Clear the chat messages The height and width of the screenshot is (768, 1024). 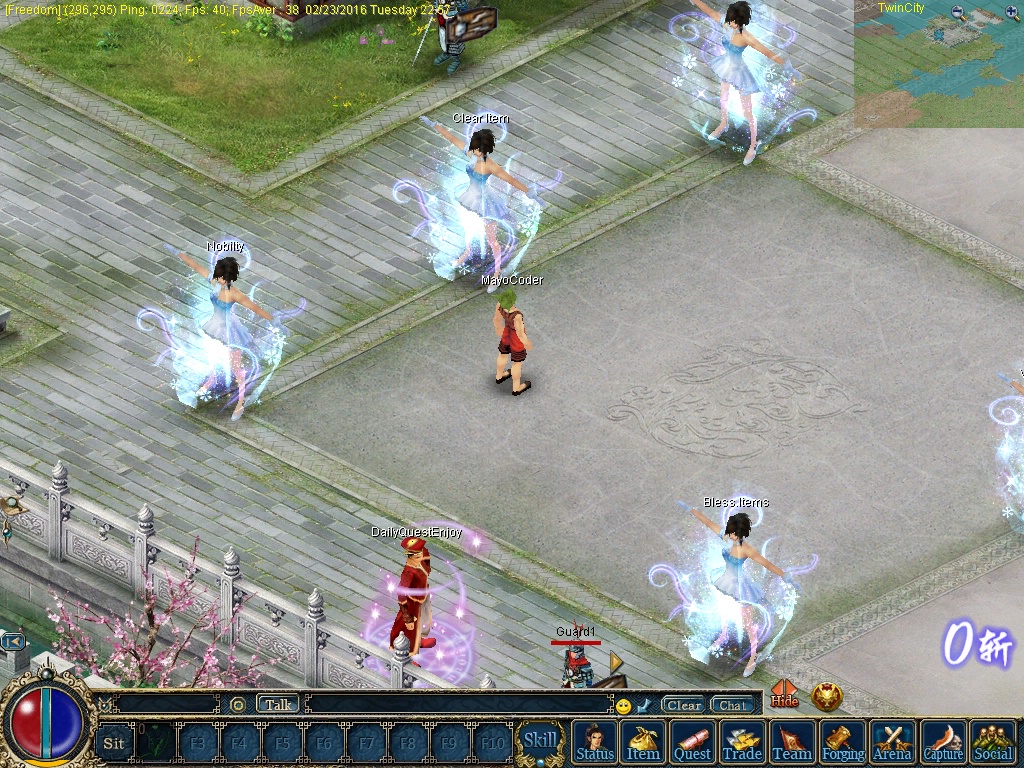[684, 705]
